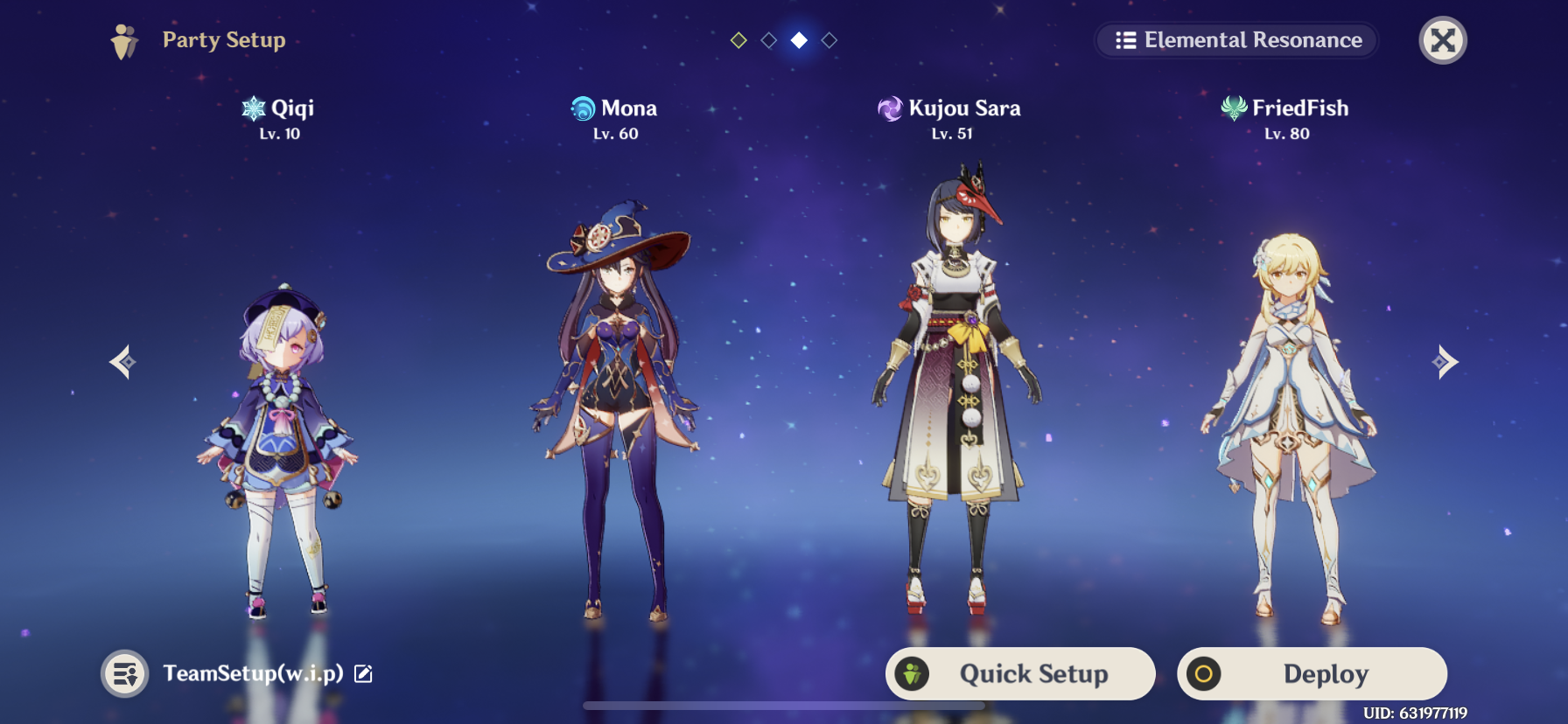Open the team list icon near TeamSetup
Image resolution: width=1568 pixels, height=724 pixels.
coord(122,673)
